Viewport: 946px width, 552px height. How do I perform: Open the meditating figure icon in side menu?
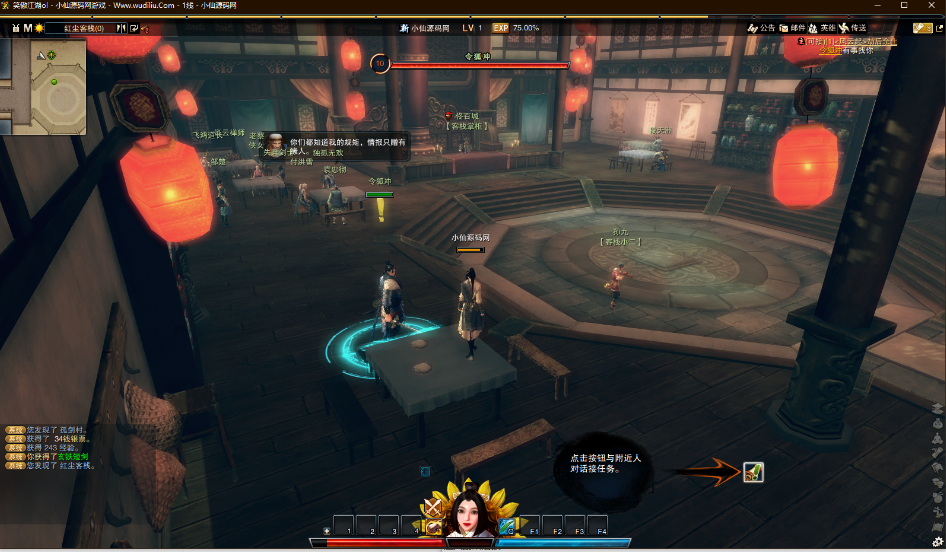pos(937,438)
